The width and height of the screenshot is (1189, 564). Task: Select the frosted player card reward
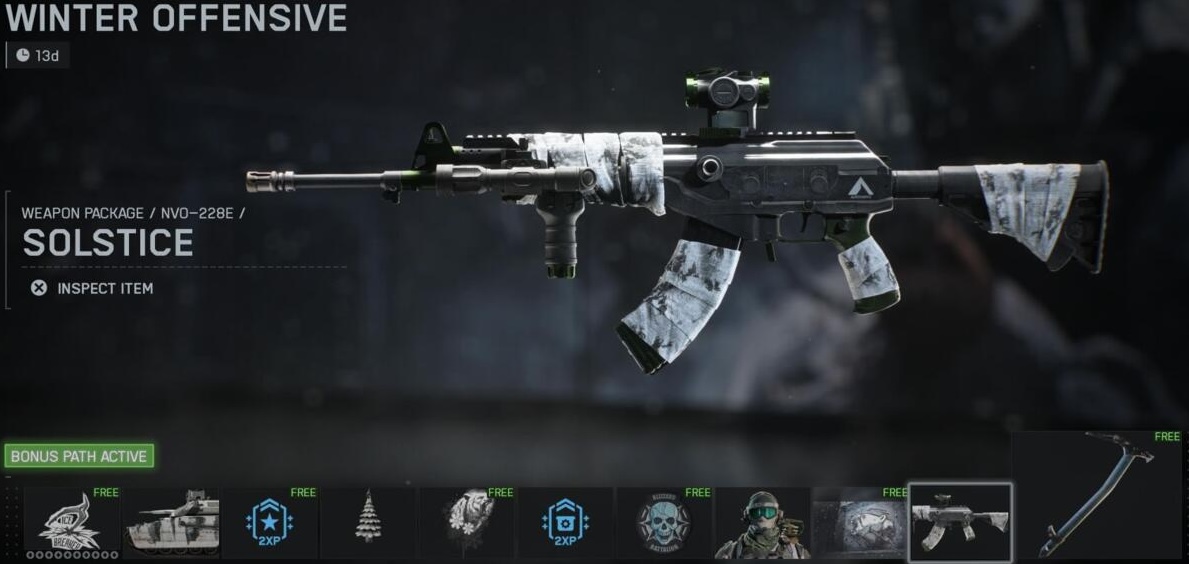click(860, 523)
